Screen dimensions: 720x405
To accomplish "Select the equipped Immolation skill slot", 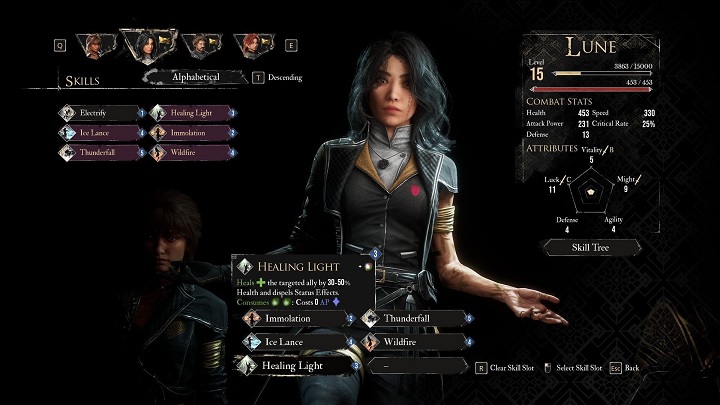I will 295,318.
